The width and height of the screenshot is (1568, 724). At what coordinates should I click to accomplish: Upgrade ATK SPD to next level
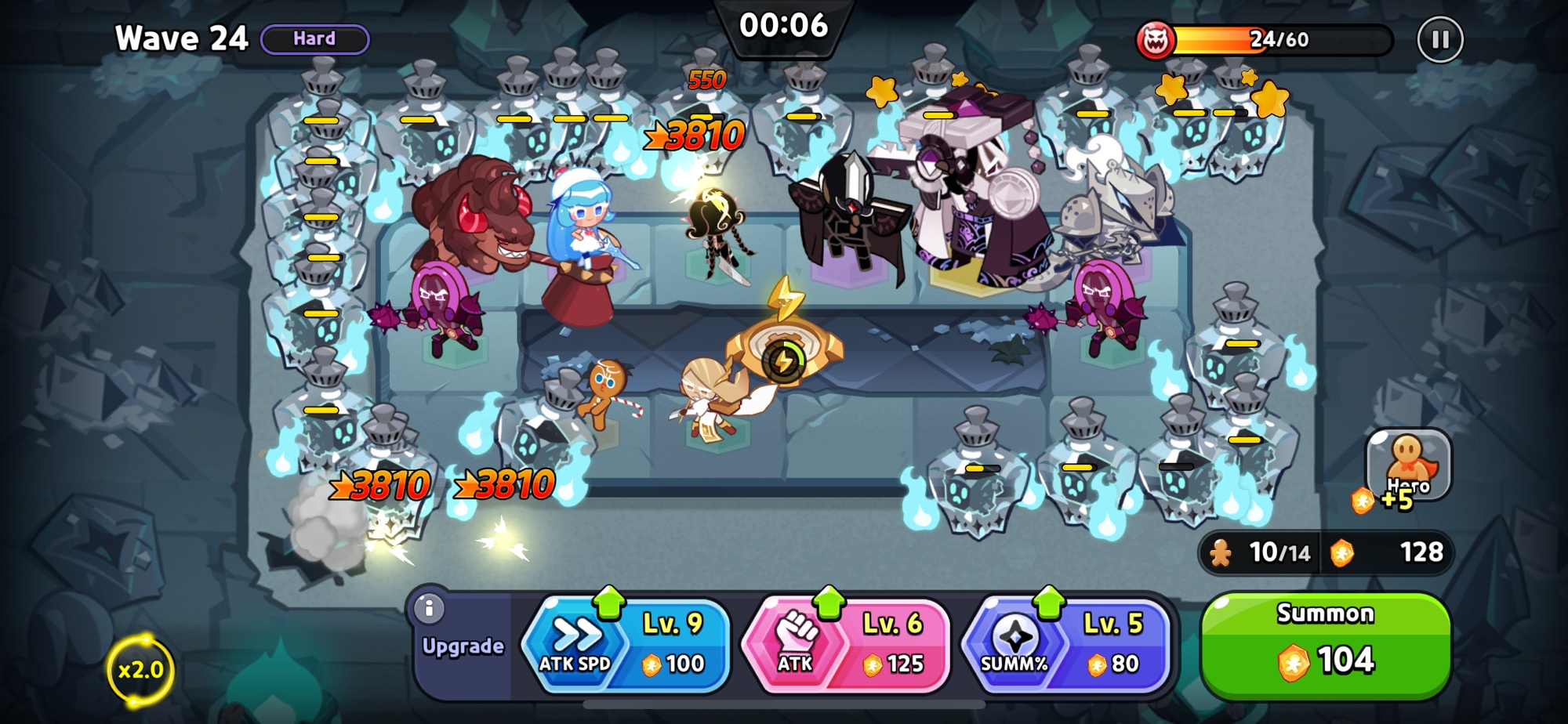tap(626, 646)
